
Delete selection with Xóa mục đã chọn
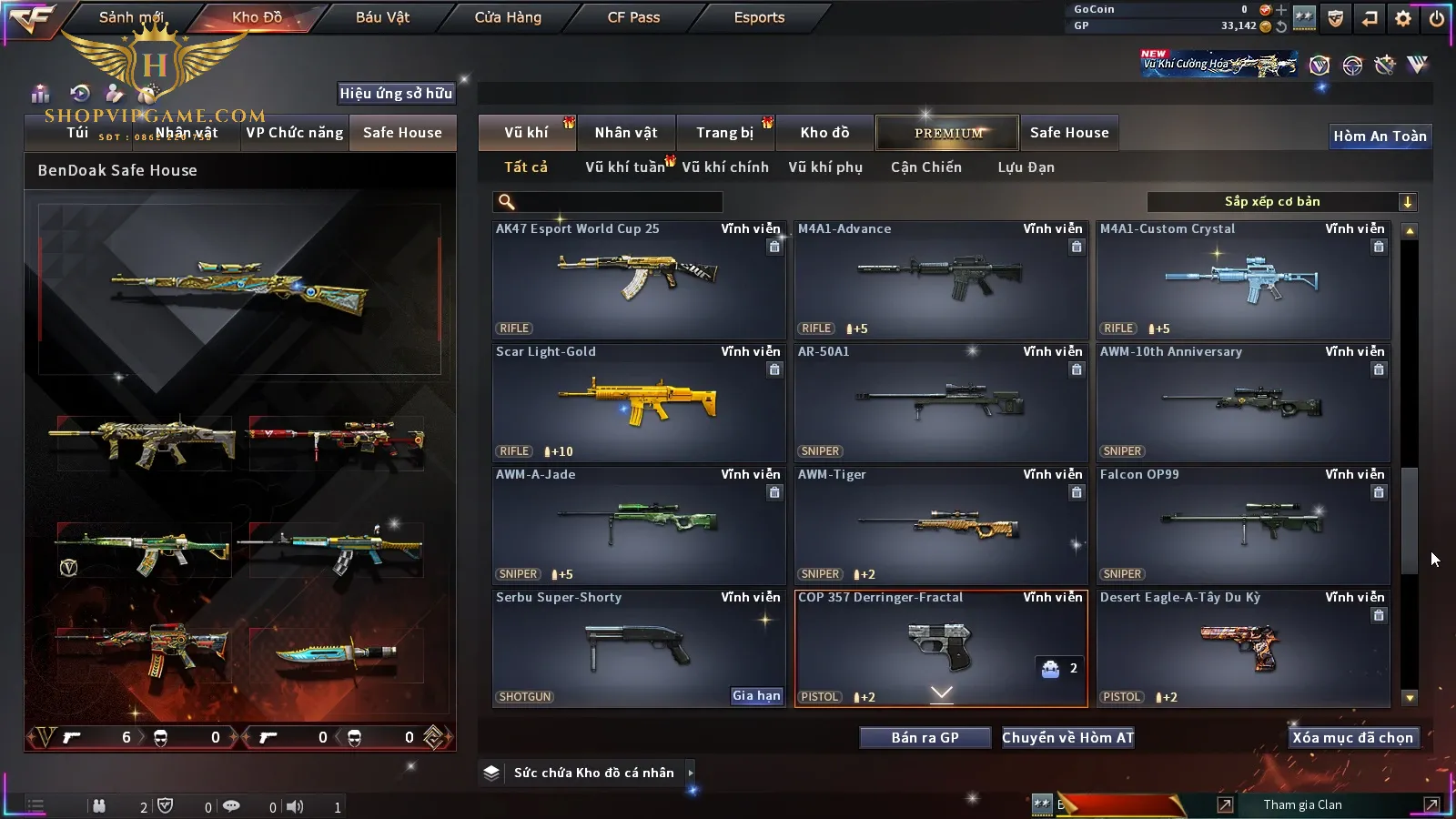tap(1352, 738)
